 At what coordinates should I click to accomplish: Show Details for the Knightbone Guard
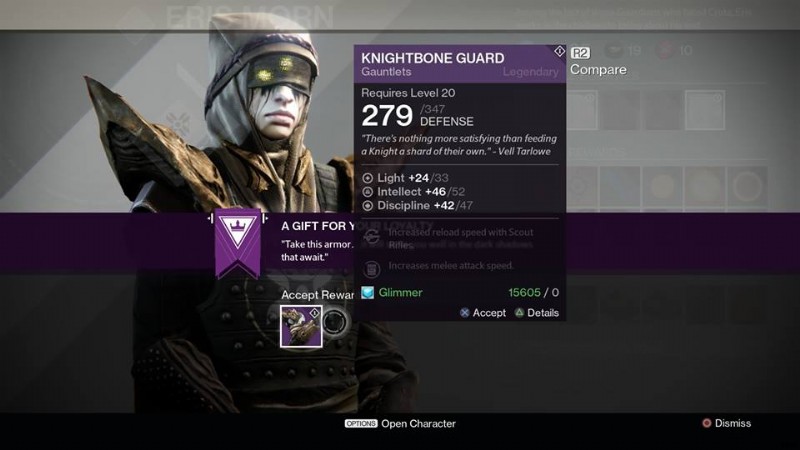[537, 313]
